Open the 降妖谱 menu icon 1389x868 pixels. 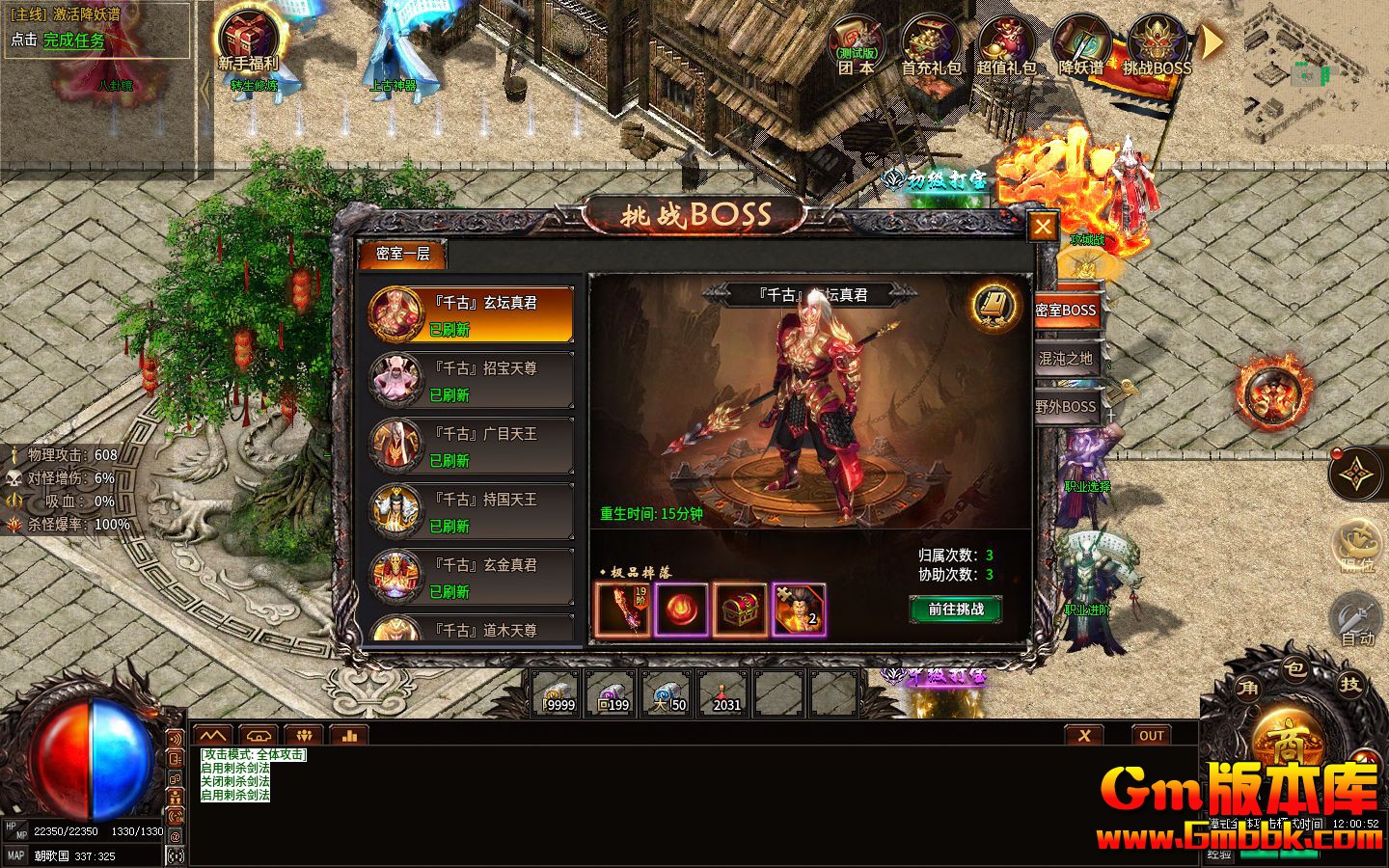pos(1081,46)
